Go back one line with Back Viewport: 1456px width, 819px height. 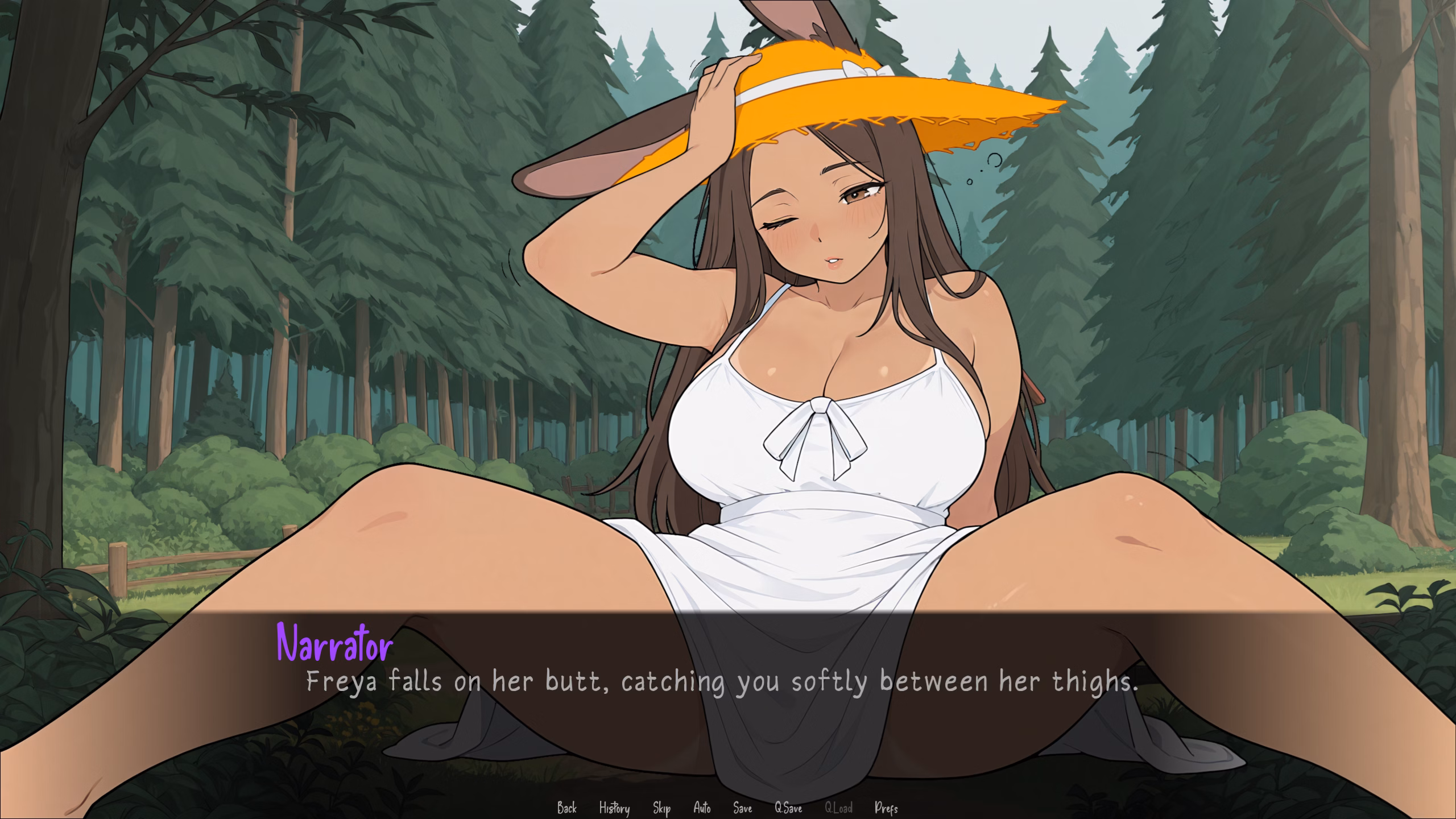click(566, 808)
